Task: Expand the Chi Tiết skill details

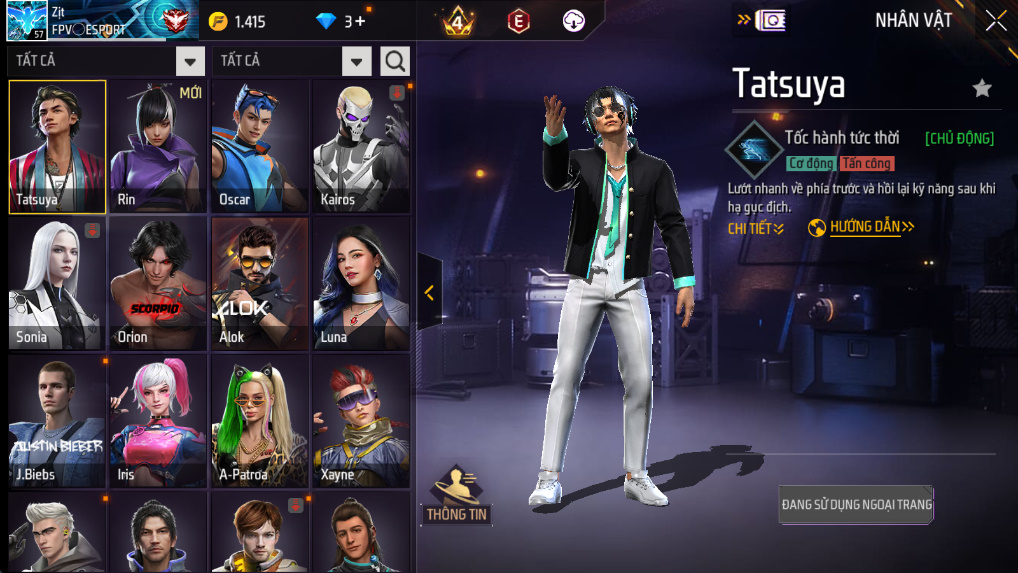Action: (x=755, y=229)
